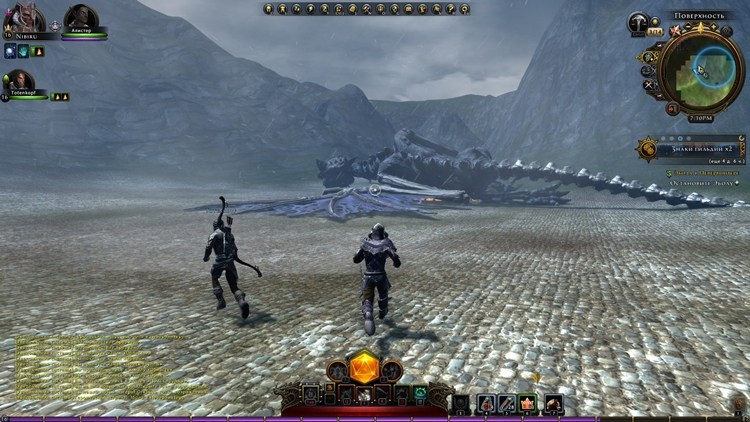750x422 pixels.
Task: Select the Аластор companion portrait
Action: [x=80, y=18]
